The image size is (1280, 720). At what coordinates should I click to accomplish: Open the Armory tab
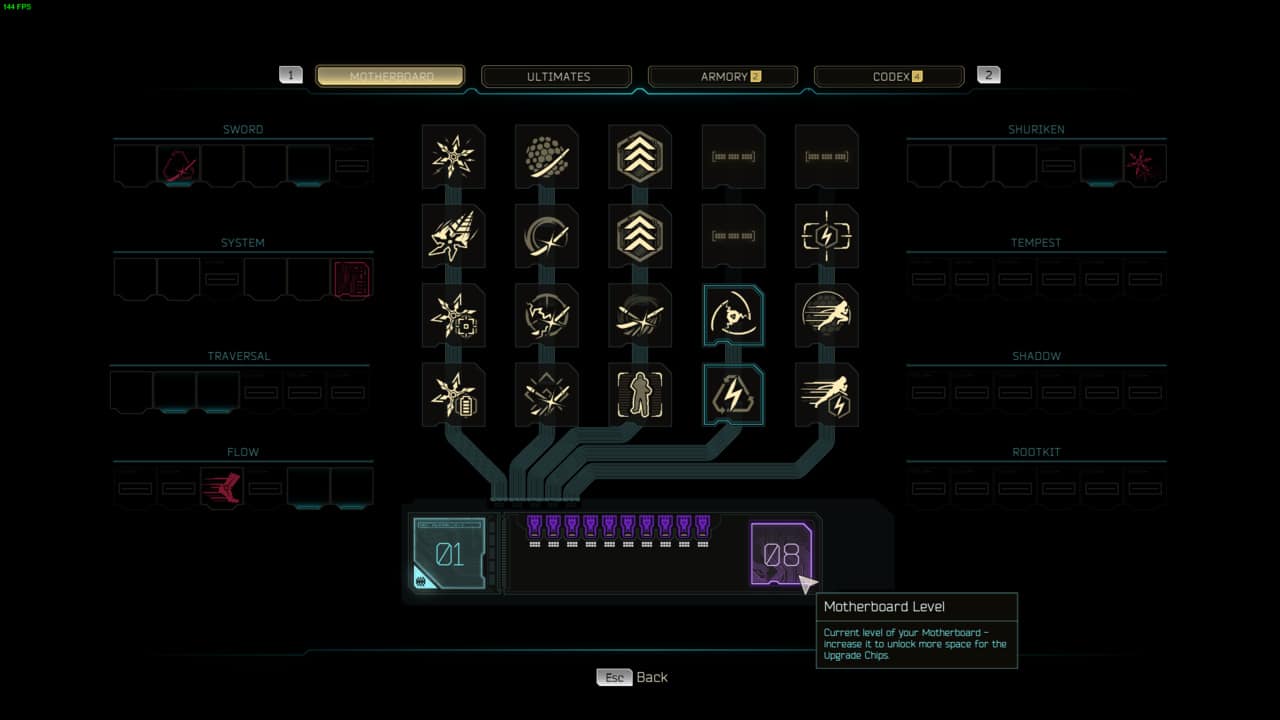[723, 76]
